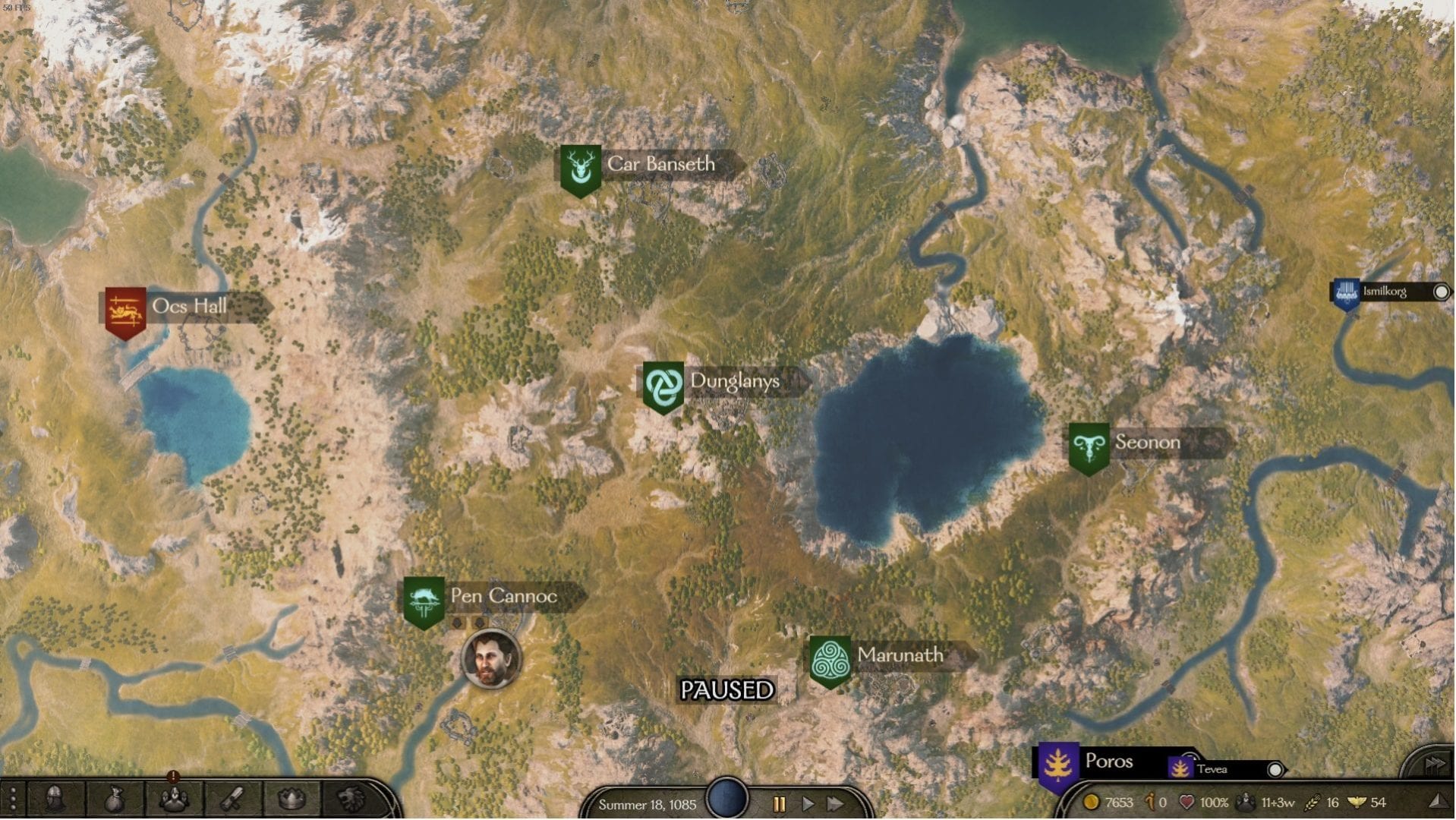Viewport: 1456px width, 820px height.
Task: Open the quests scroll icon
Action: [x=232, y=799]
